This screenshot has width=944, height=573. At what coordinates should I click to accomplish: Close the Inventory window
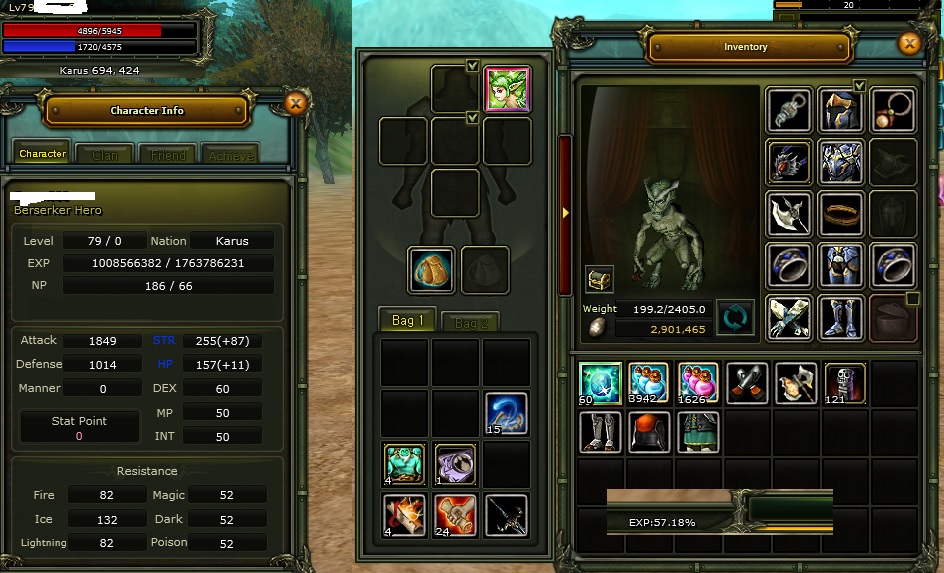tap(909, 43)
